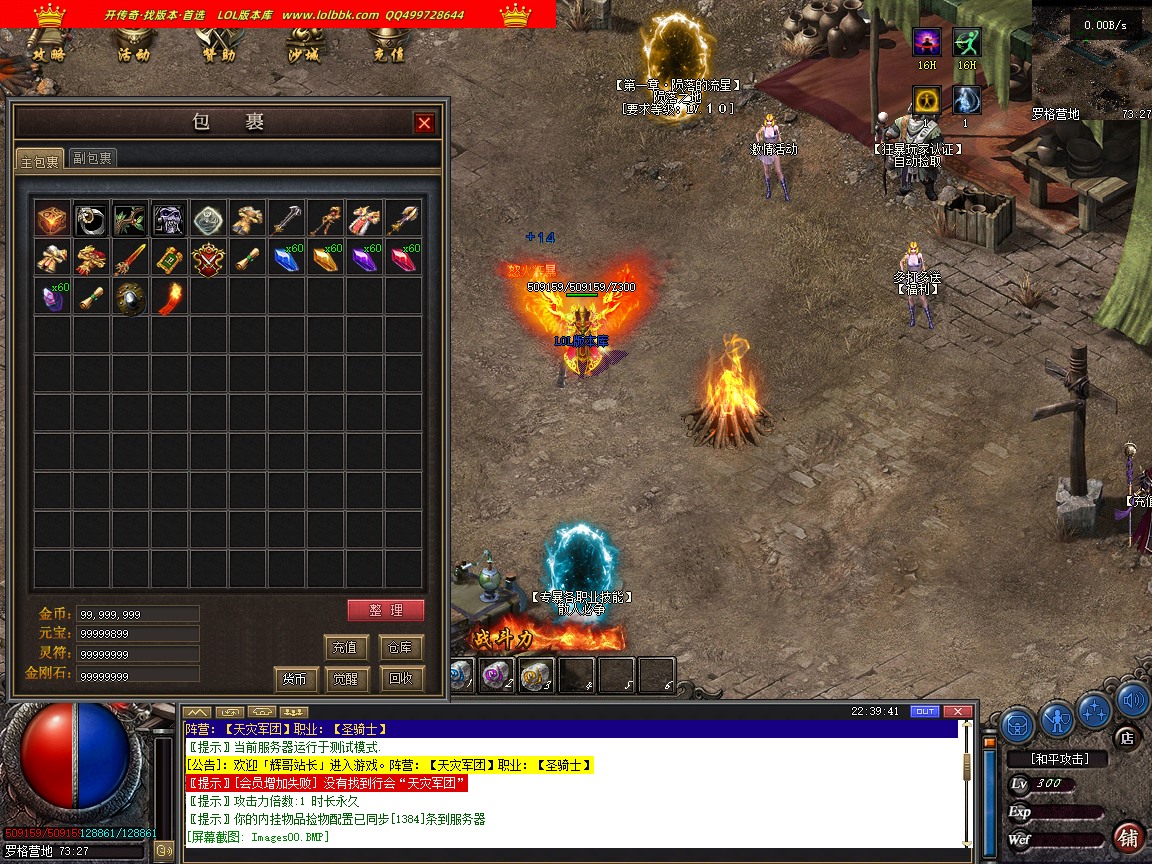Viewport: 1152px width, 864px height.
Task: Open the 货币 currency button
Action: 295,679
